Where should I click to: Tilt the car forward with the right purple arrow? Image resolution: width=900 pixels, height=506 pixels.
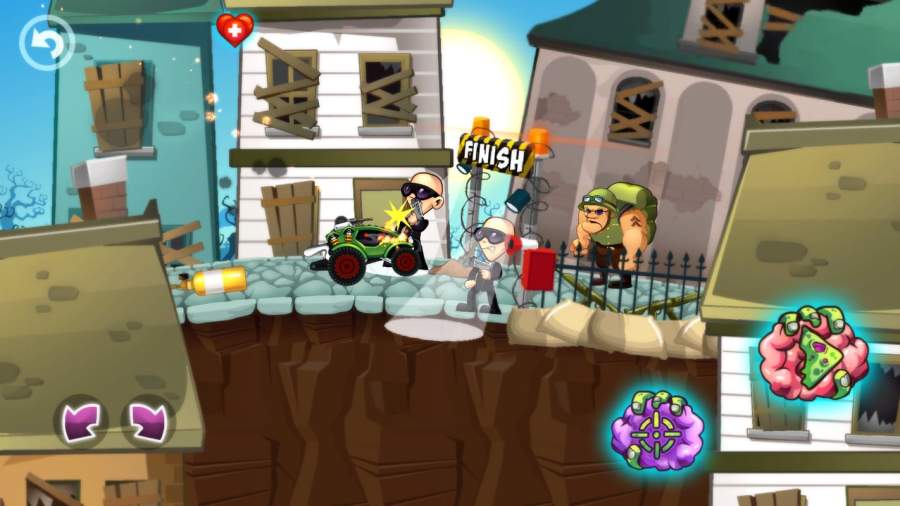coord(147,420)
